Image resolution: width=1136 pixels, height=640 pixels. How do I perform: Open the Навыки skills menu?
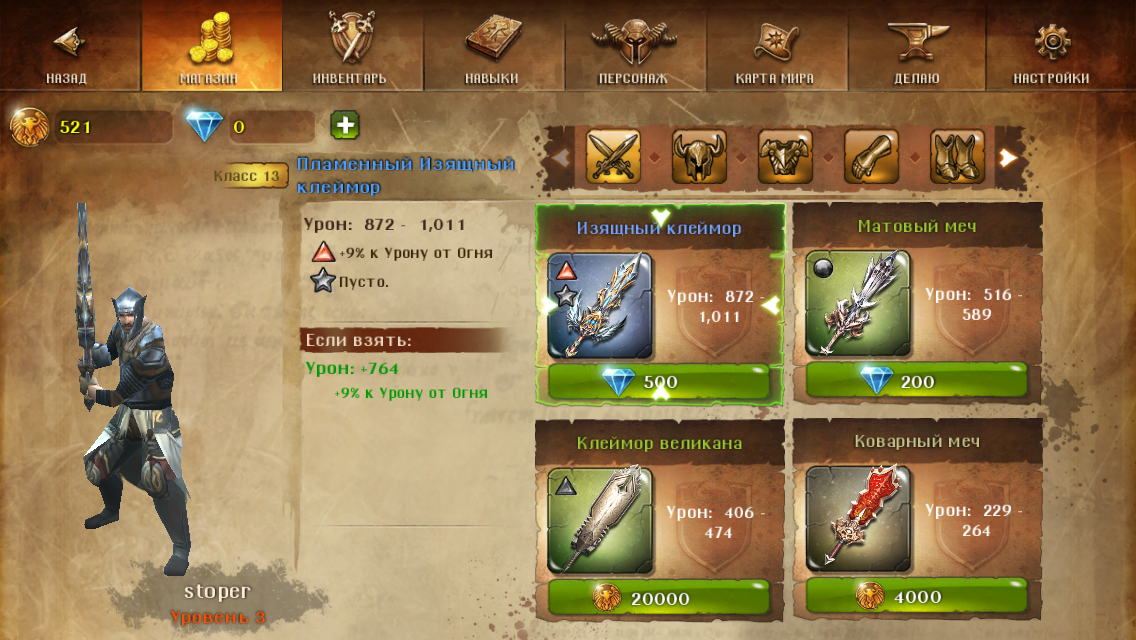pos(492,48)
